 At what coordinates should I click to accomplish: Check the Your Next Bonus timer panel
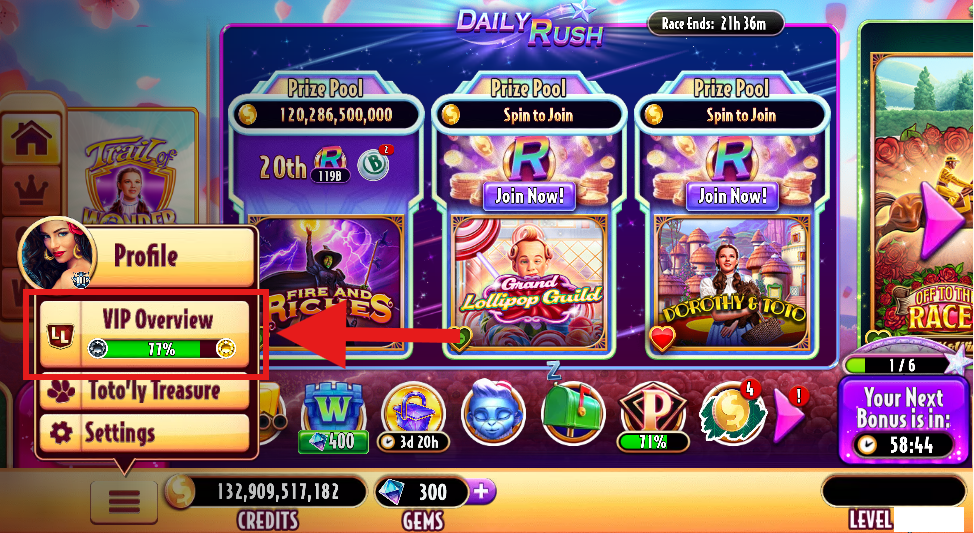903,421
